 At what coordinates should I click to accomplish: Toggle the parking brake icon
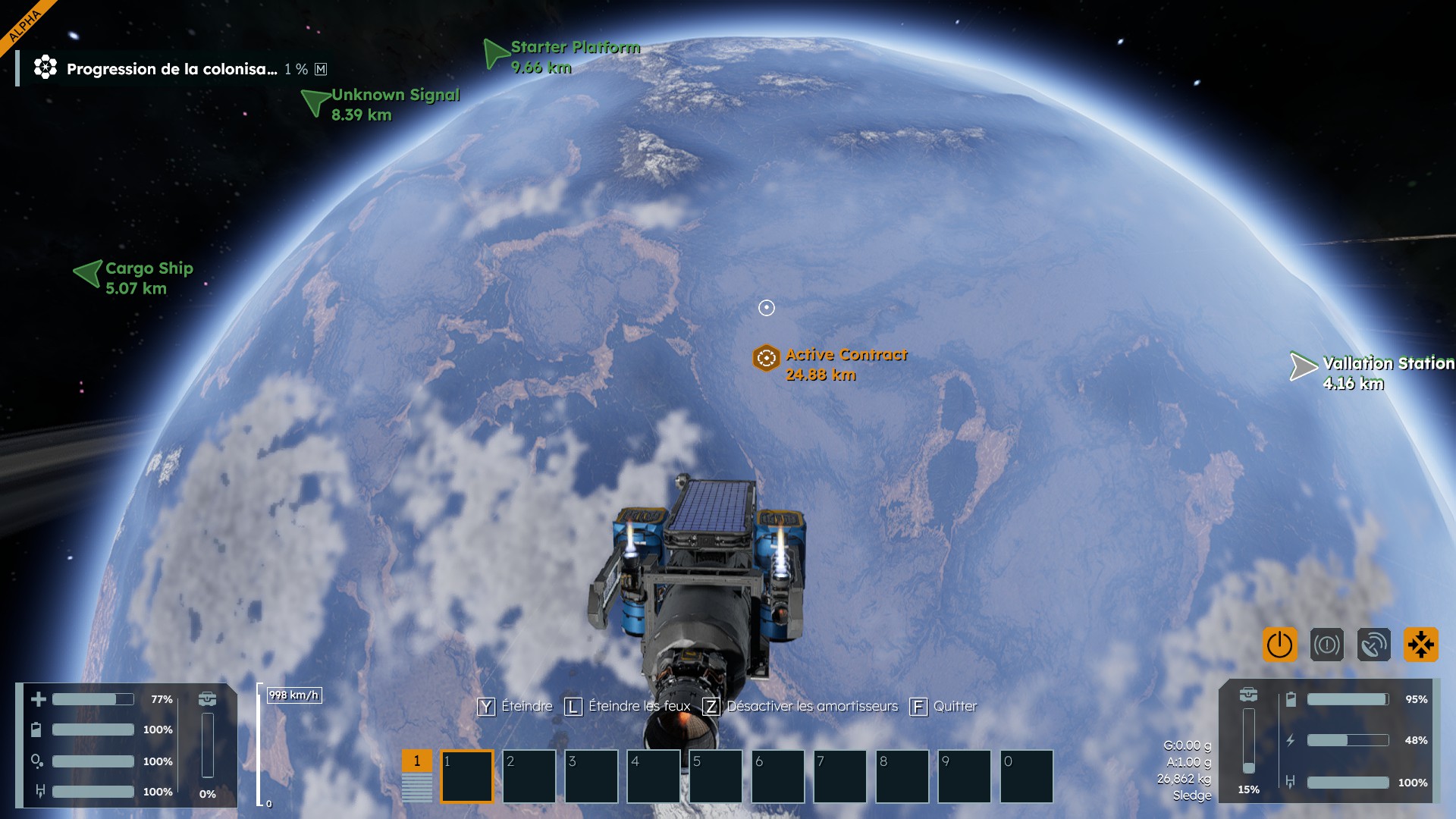click(1326, 645)
